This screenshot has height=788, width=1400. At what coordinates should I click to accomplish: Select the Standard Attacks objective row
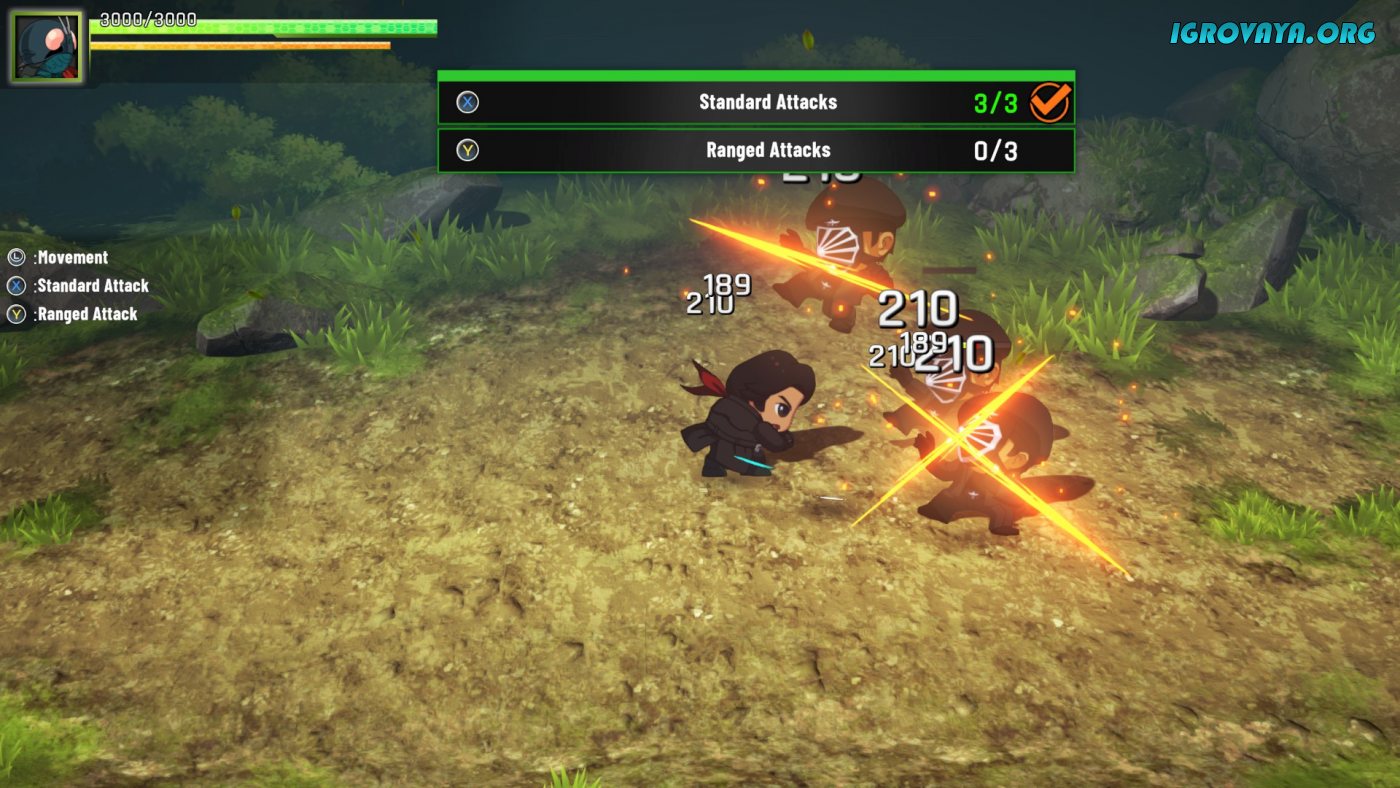(755, 102)
